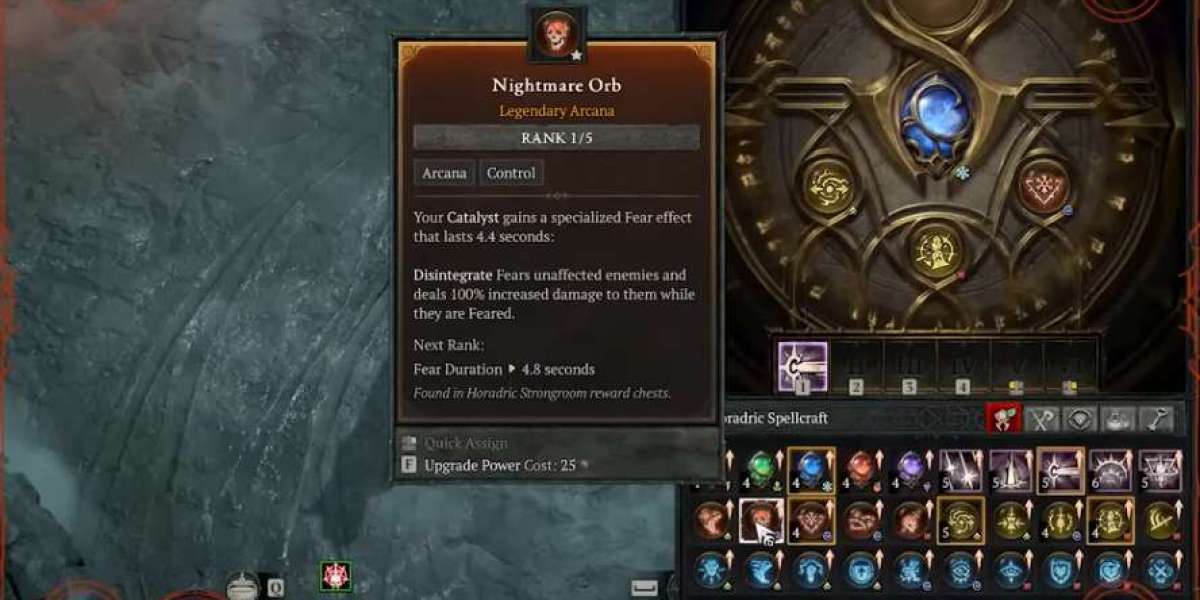
Task: Switch to the key icon tab
Action: pos(1156,420)
